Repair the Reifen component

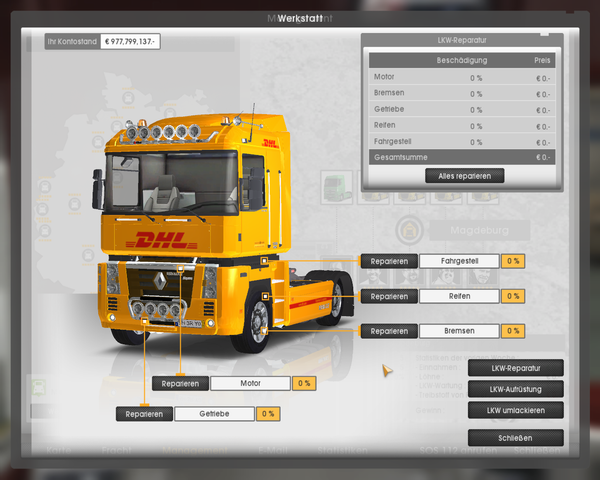click(x=389, y=296)
